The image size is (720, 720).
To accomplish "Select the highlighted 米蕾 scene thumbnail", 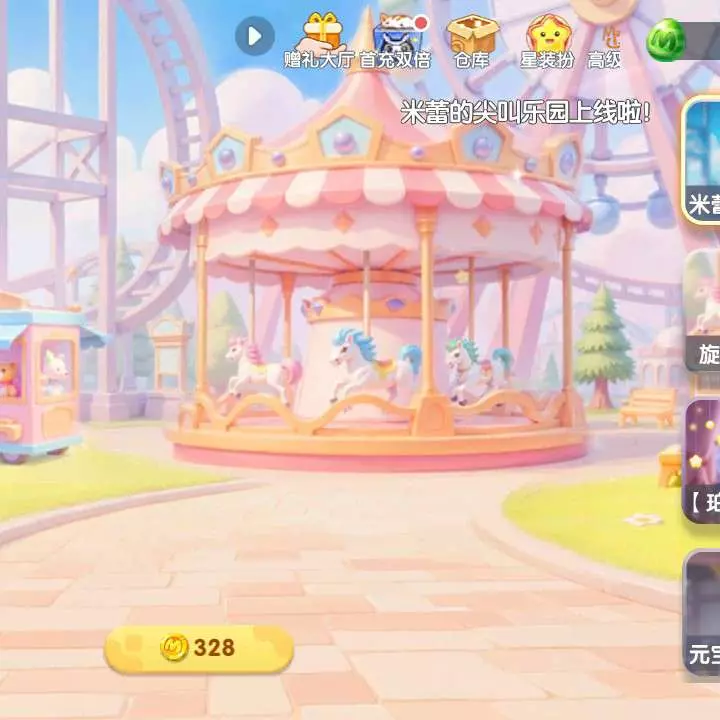I will 702,160.
